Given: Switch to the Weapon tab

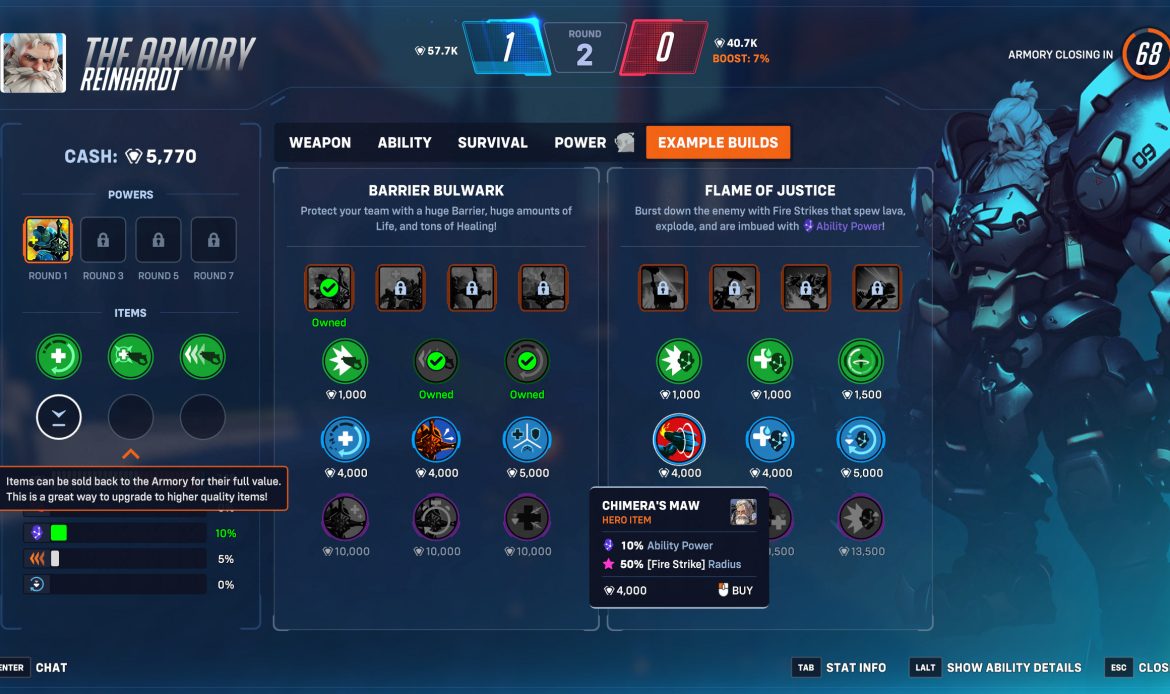Looking at the screenshot, I should 320,143.
